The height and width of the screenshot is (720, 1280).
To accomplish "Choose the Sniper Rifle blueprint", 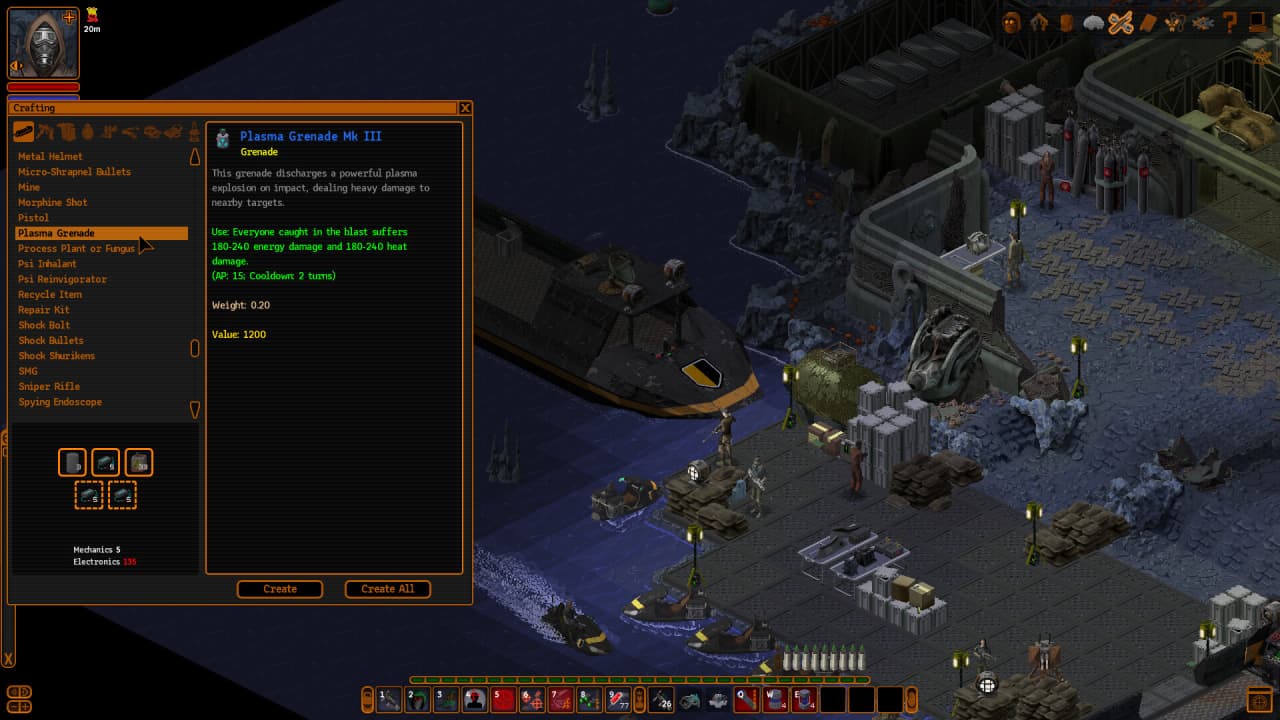I will pyautogui.click(x=49, y=387).
